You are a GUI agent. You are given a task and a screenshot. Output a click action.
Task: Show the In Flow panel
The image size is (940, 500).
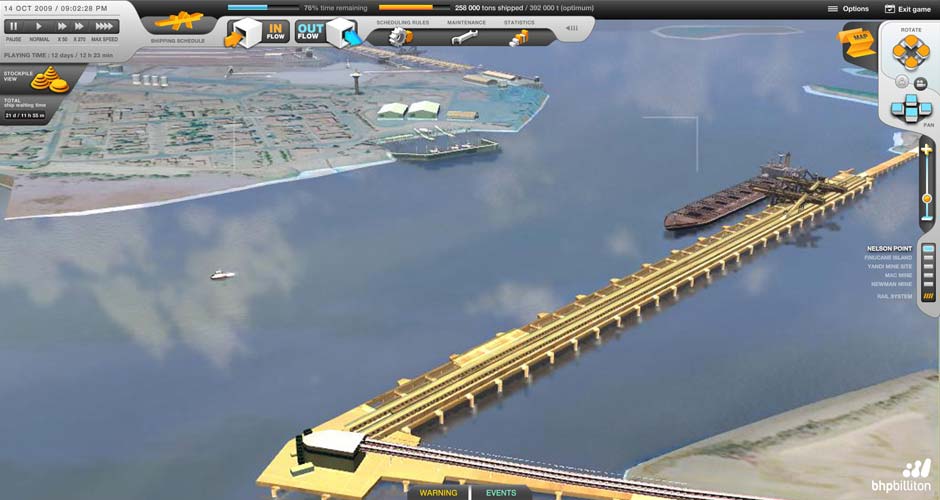tap(258, 33)
